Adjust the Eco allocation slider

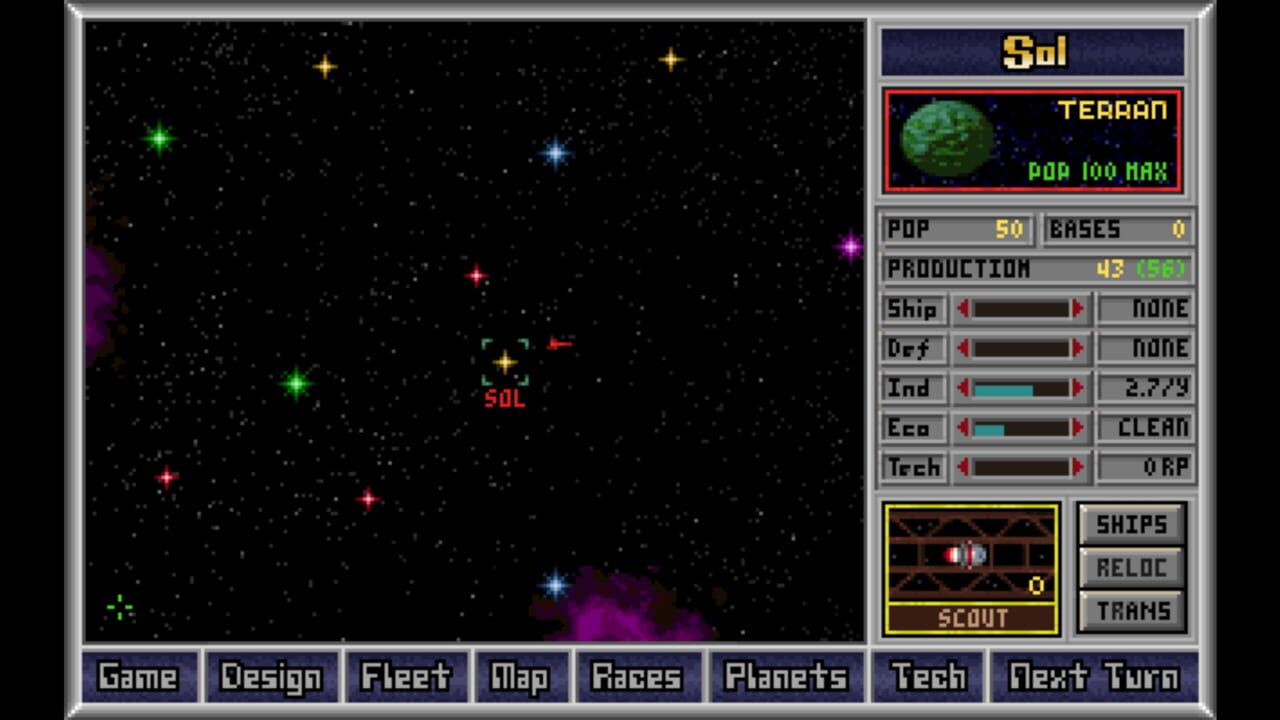click(x=1020, y=428)
